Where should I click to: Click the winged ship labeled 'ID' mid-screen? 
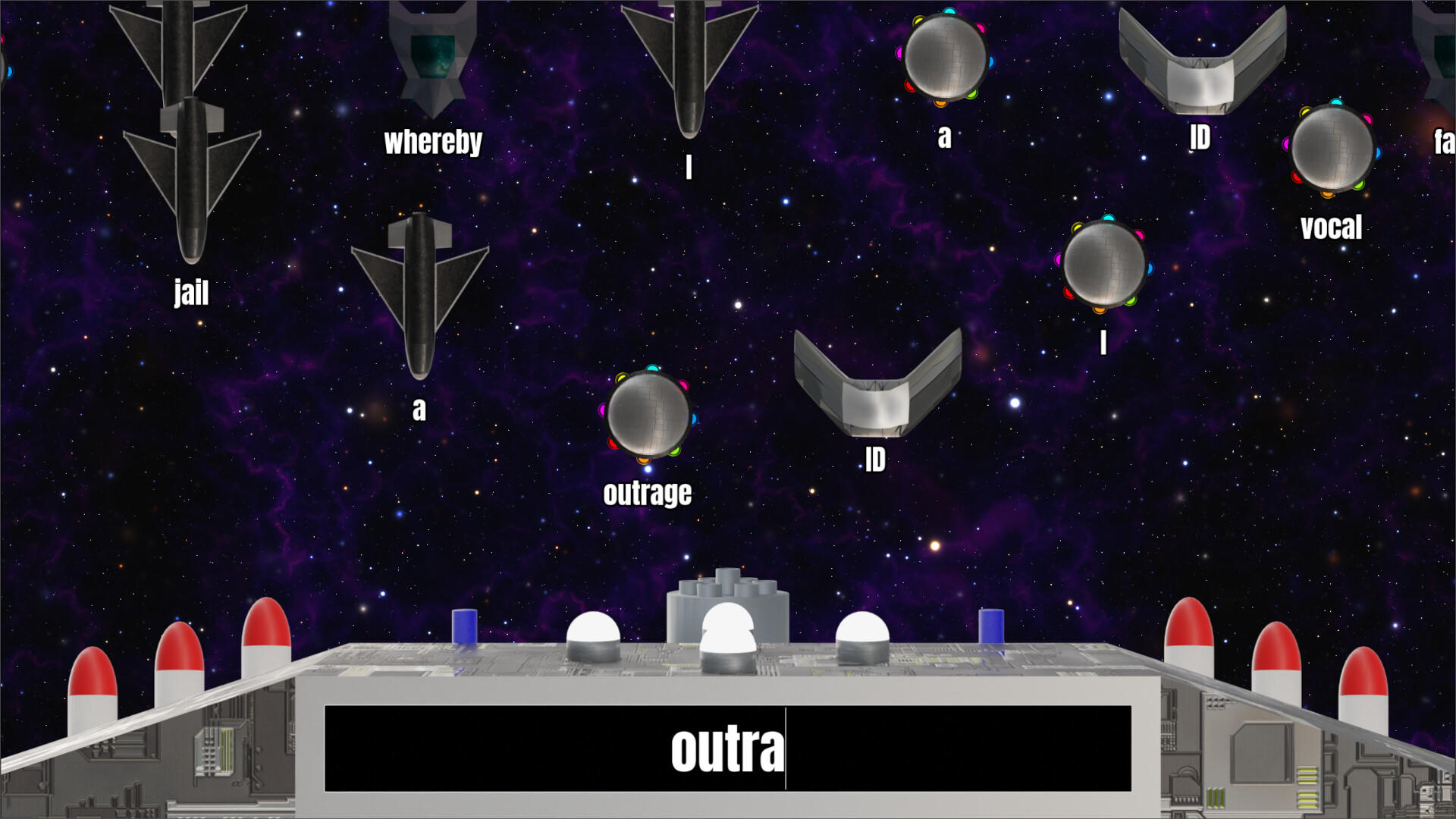click(x=876, y=379)
